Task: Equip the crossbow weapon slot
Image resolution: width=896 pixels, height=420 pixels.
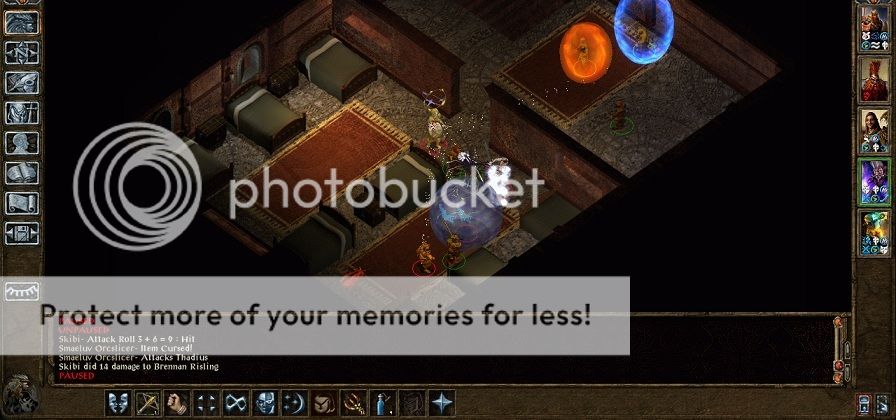Action: point(149,404)
